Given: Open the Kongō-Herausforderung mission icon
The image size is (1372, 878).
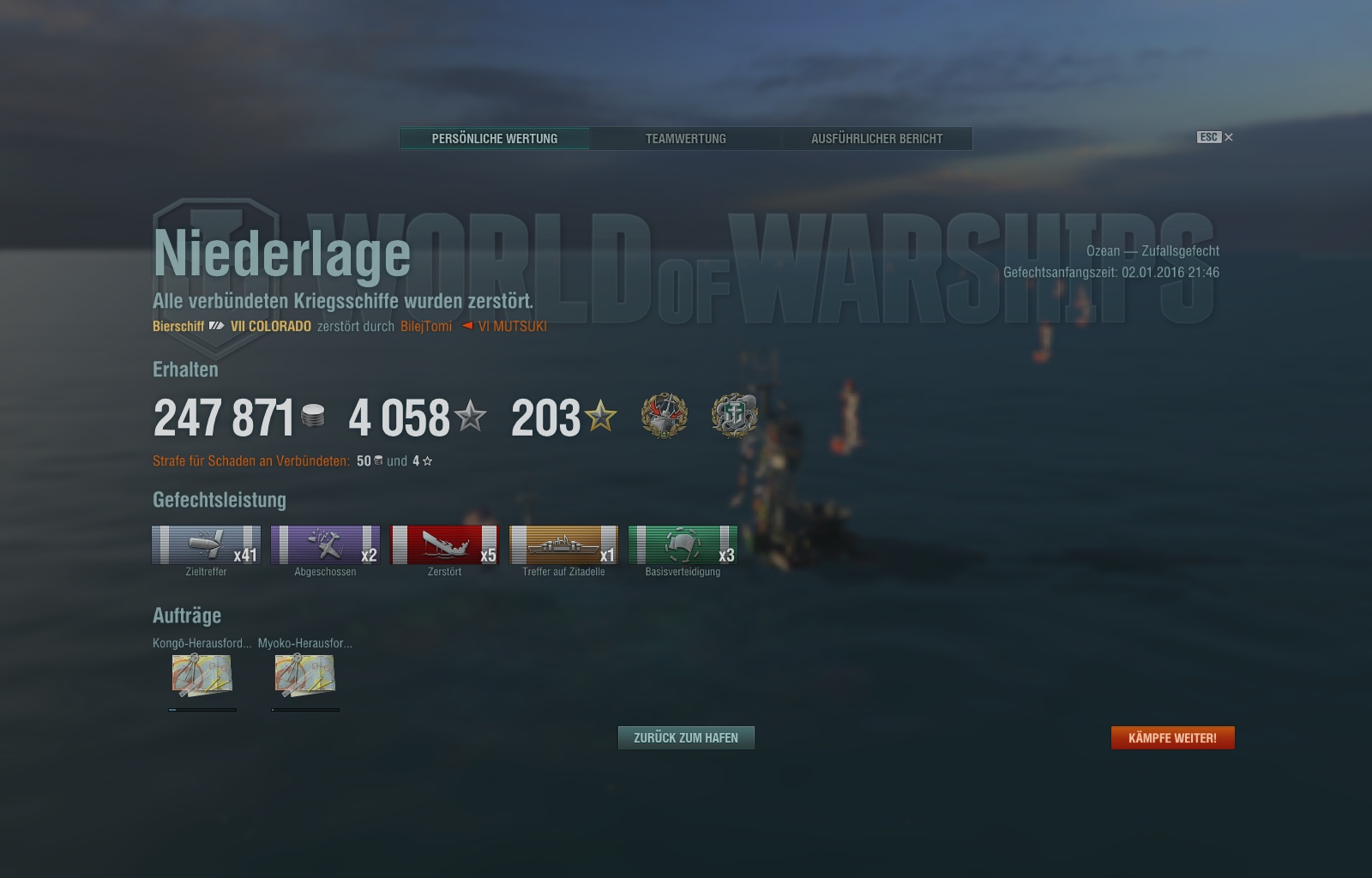Looking at the screenshot, I should (202, 675).
